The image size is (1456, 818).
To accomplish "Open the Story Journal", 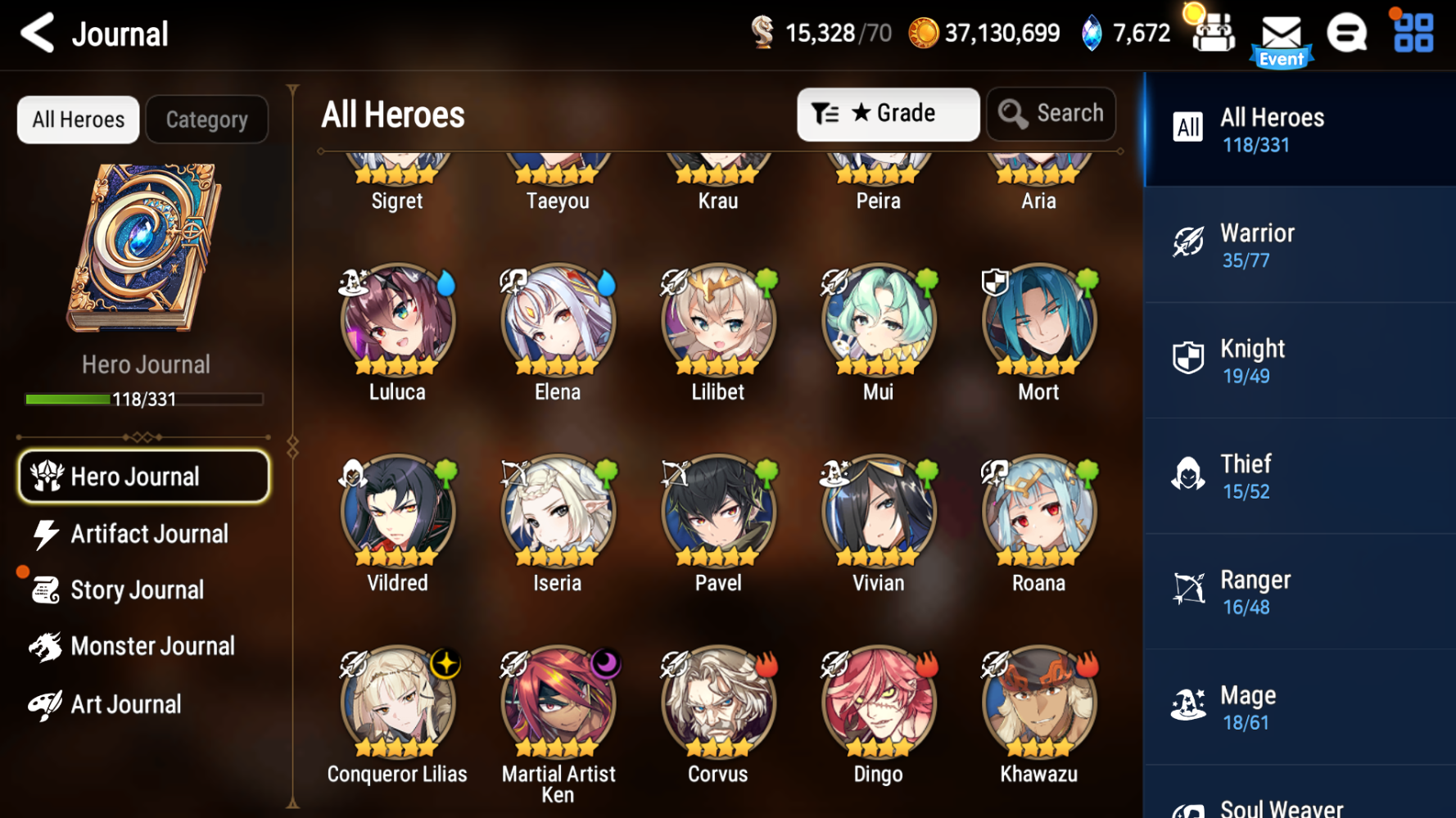I will pos(137,590).
